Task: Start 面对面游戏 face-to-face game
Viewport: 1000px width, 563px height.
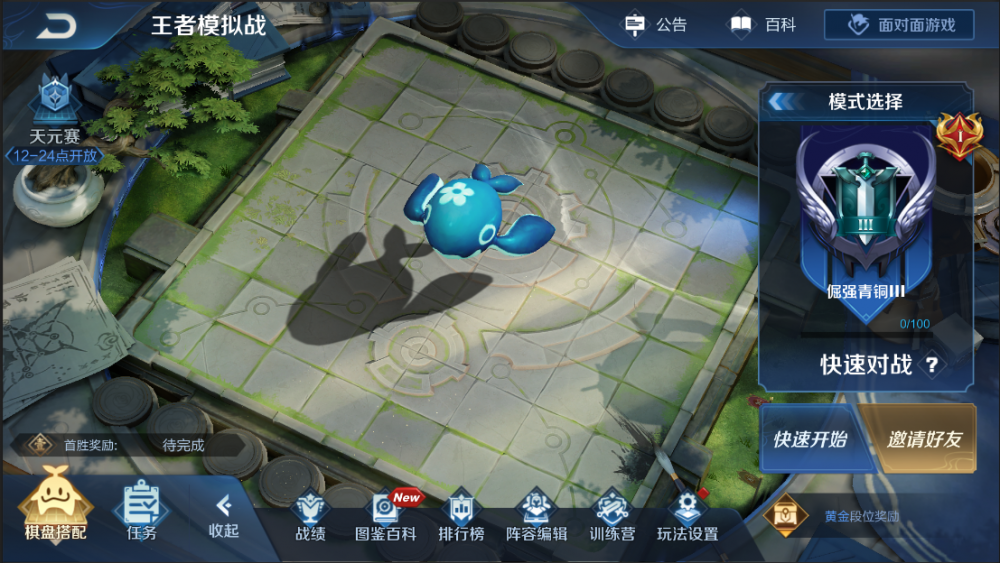Action: (898, 25)
